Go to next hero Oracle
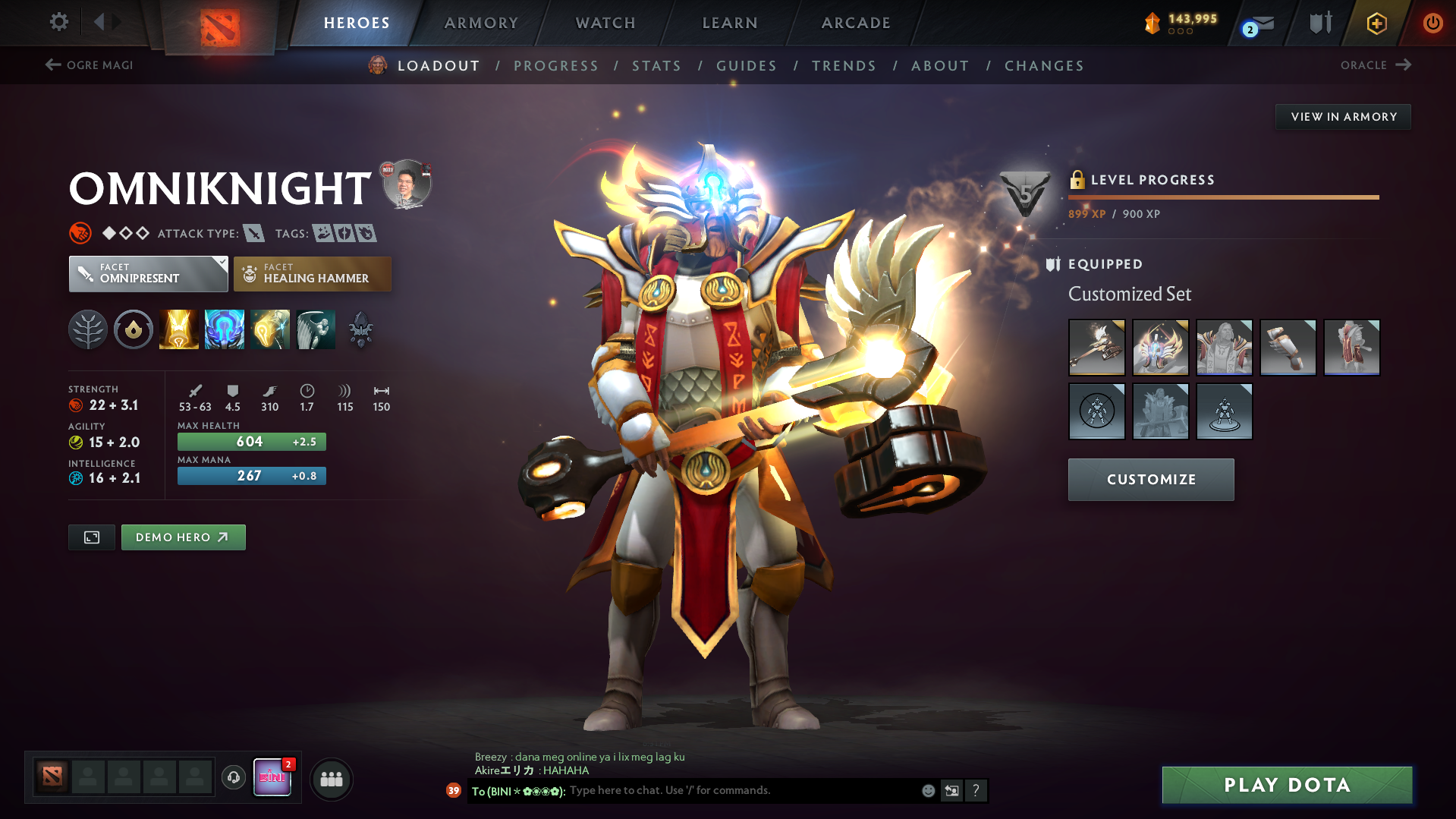 (x=1375, y=65)
